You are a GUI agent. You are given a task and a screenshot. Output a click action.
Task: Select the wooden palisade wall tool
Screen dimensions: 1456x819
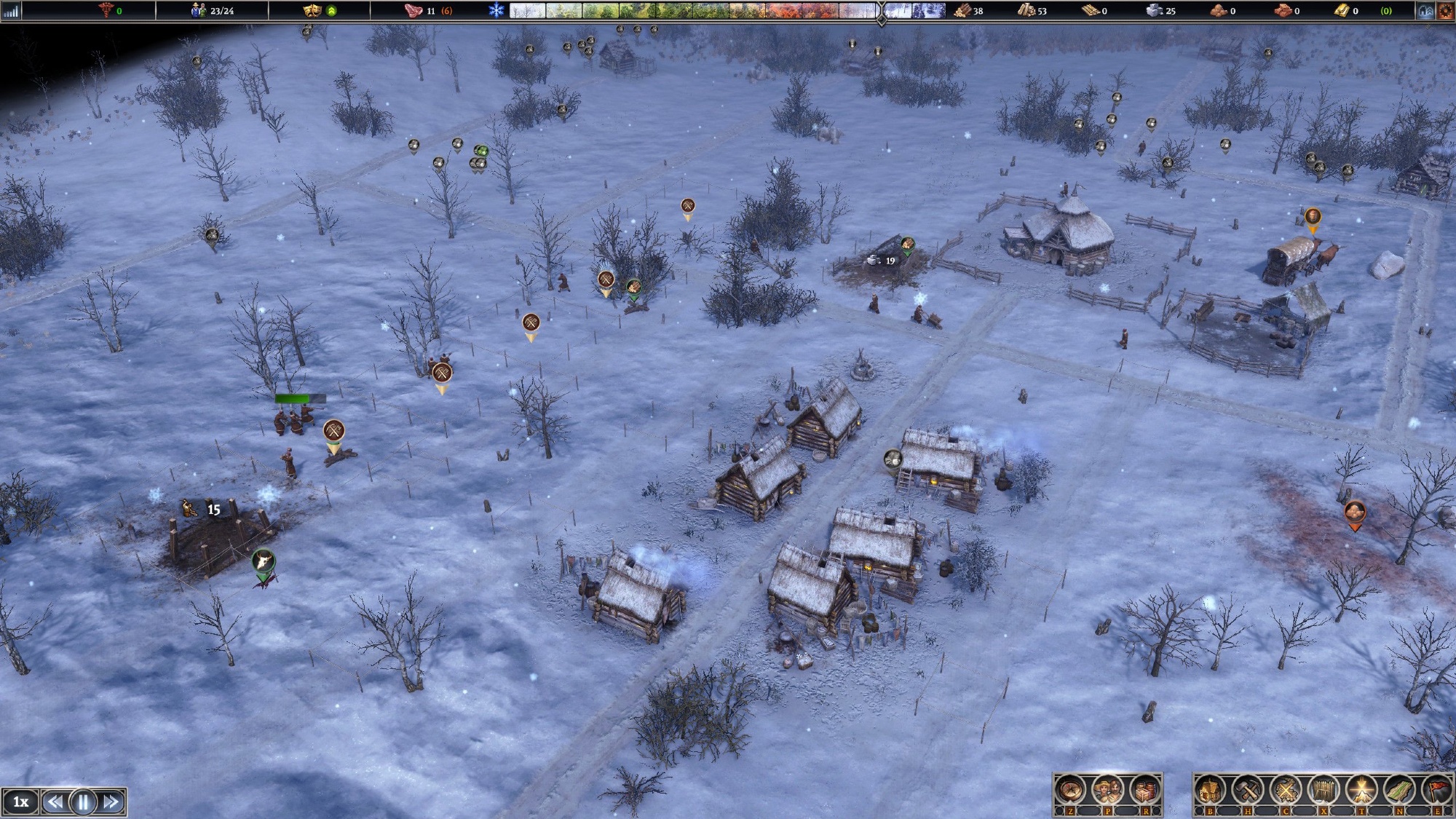1324,790
